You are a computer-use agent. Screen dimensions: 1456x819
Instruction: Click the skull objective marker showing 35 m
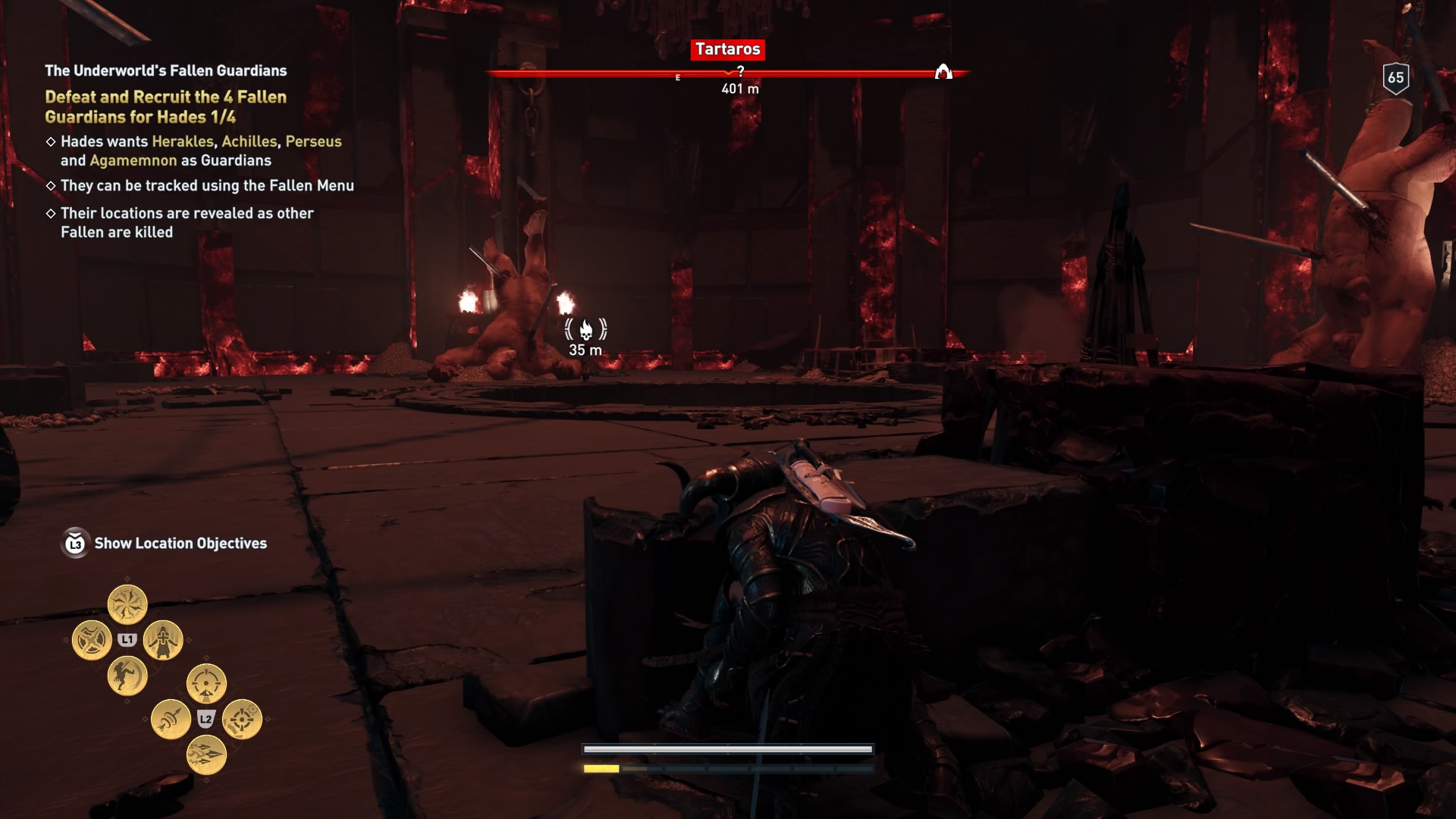(x=586, y=330)
